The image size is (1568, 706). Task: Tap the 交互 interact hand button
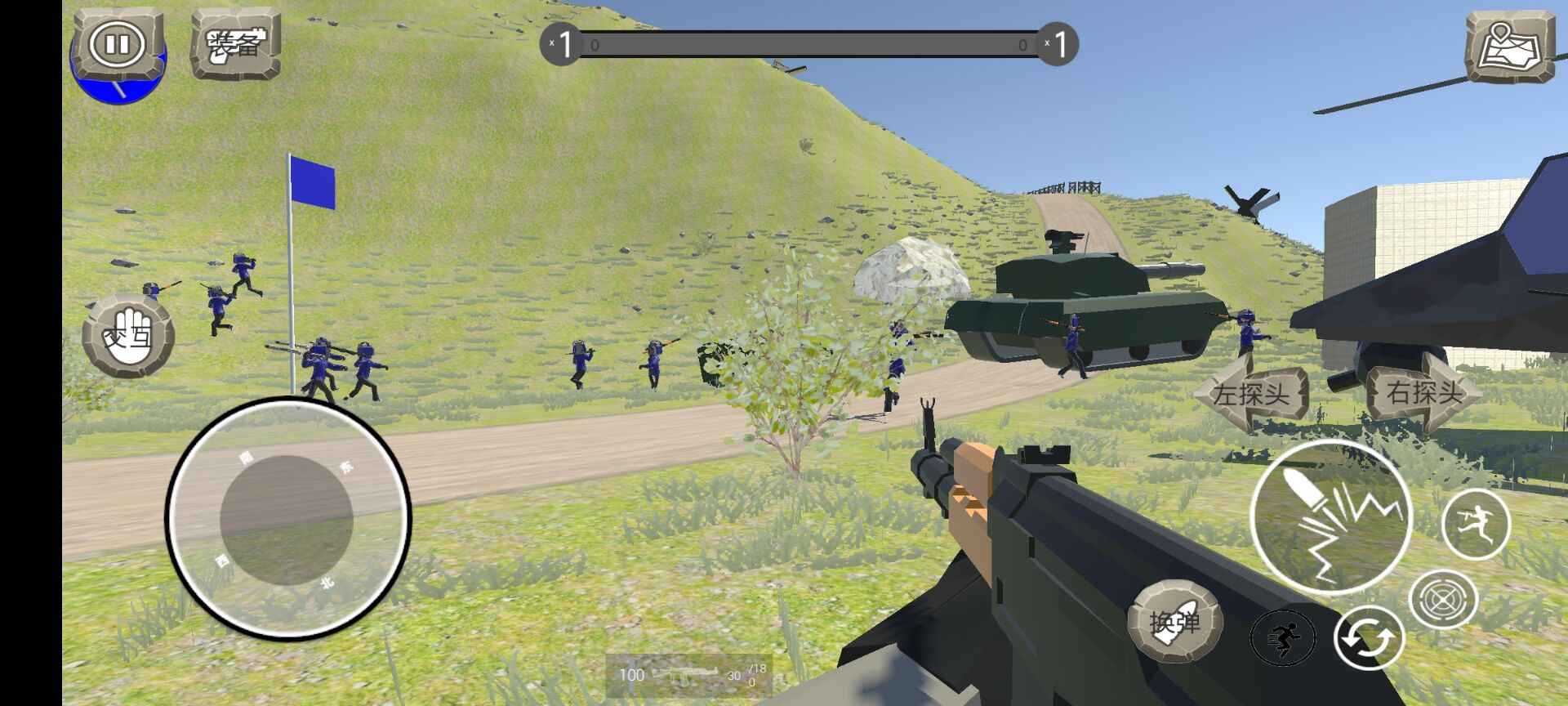[128, 335]
